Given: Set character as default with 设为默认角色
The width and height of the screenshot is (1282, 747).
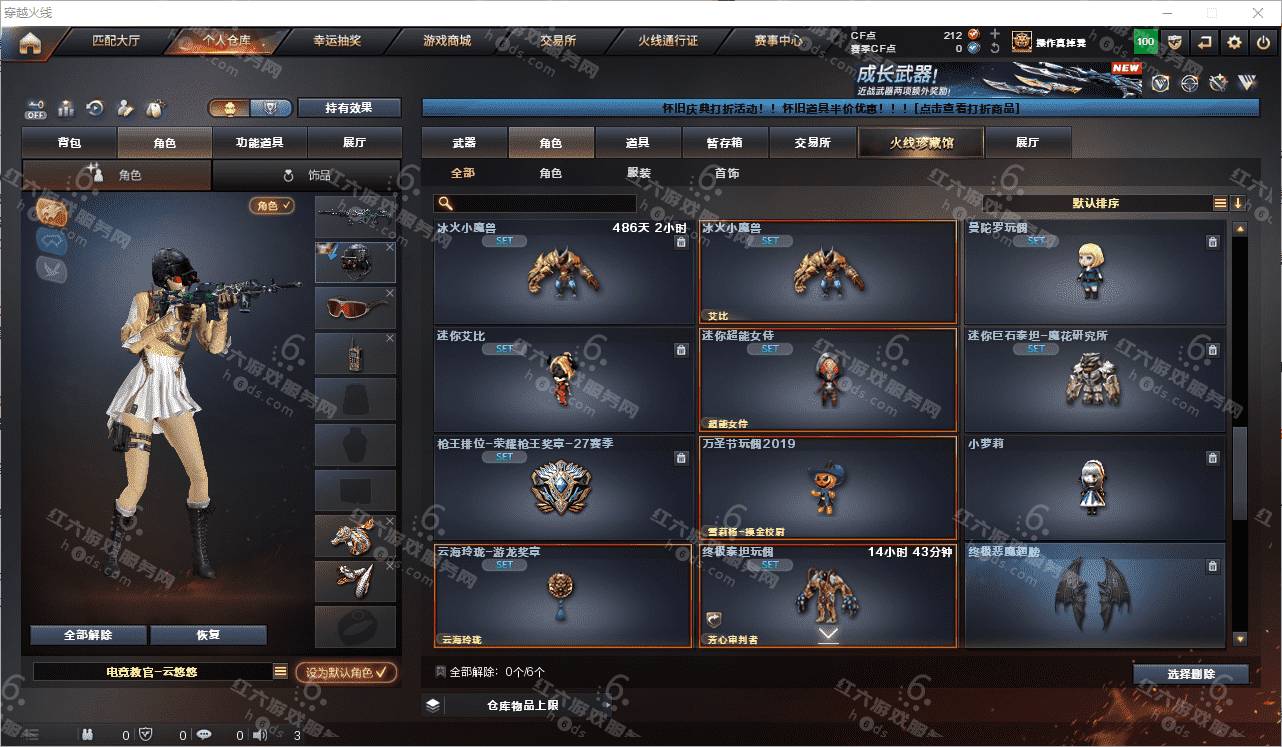Looking at the screenshot, I should pyautogui.click(x=346, y=673).
